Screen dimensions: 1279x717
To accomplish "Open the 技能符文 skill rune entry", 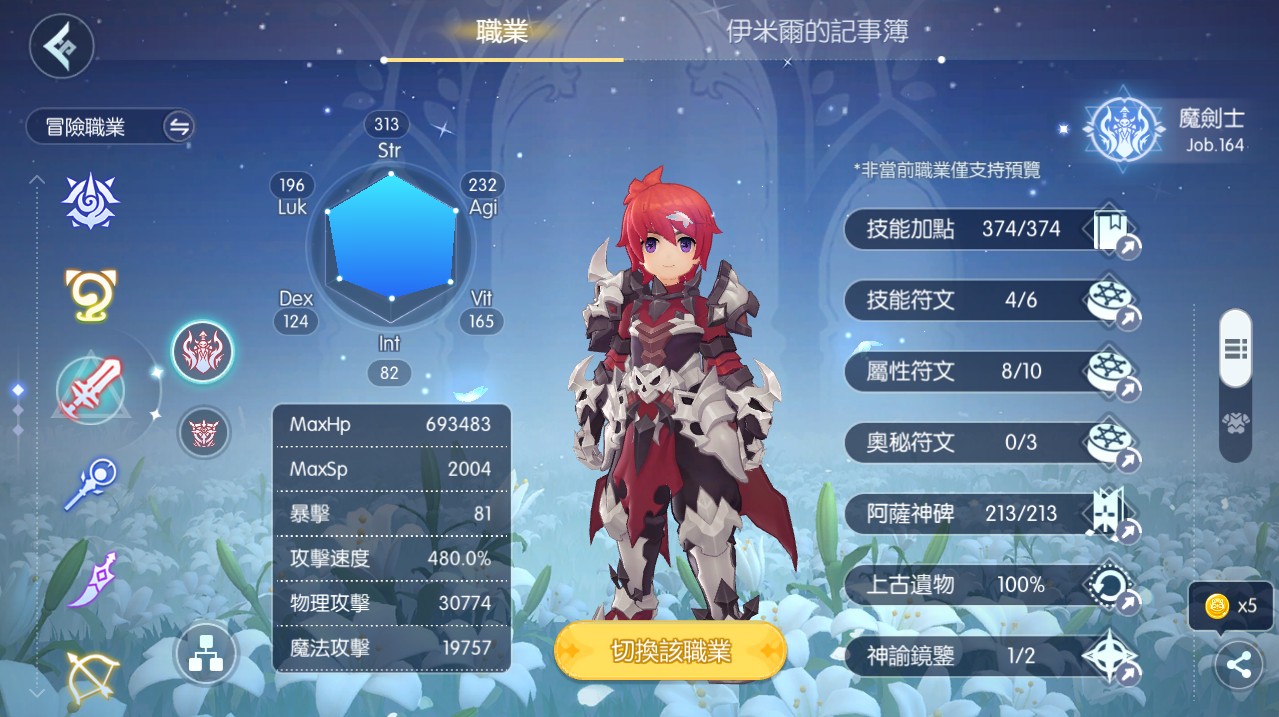I will [x=990, y=300].
